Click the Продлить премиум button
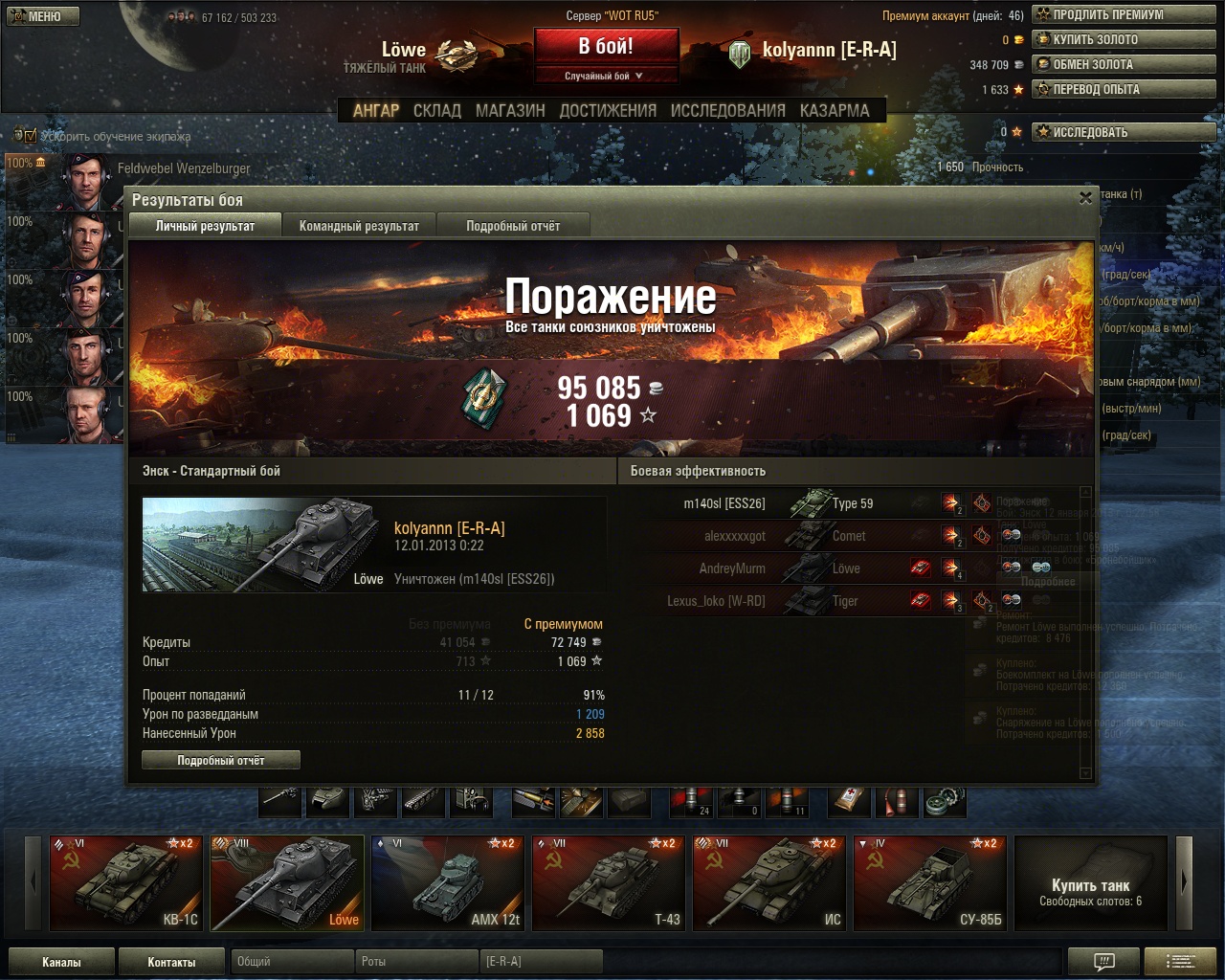Image resolution: width=1225 pixels, height=980 pixels. coord(1123,14)
